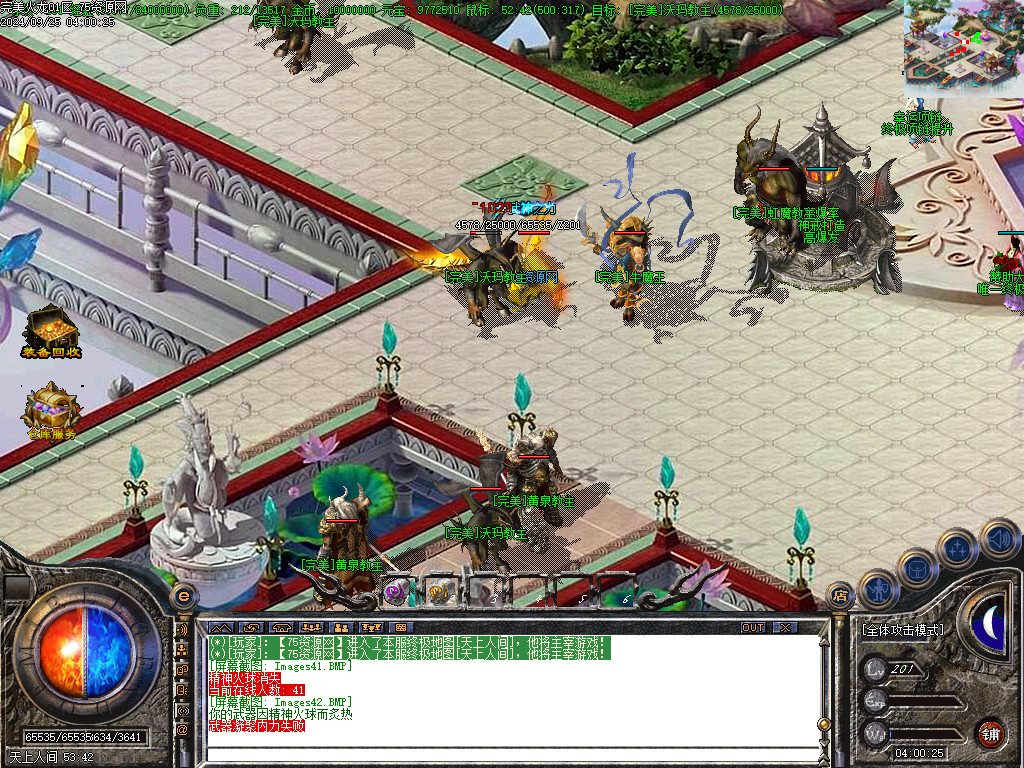The image size is (1024, 768).
Task: Click the telephone icon chat toolbar button
Action: 280,627
